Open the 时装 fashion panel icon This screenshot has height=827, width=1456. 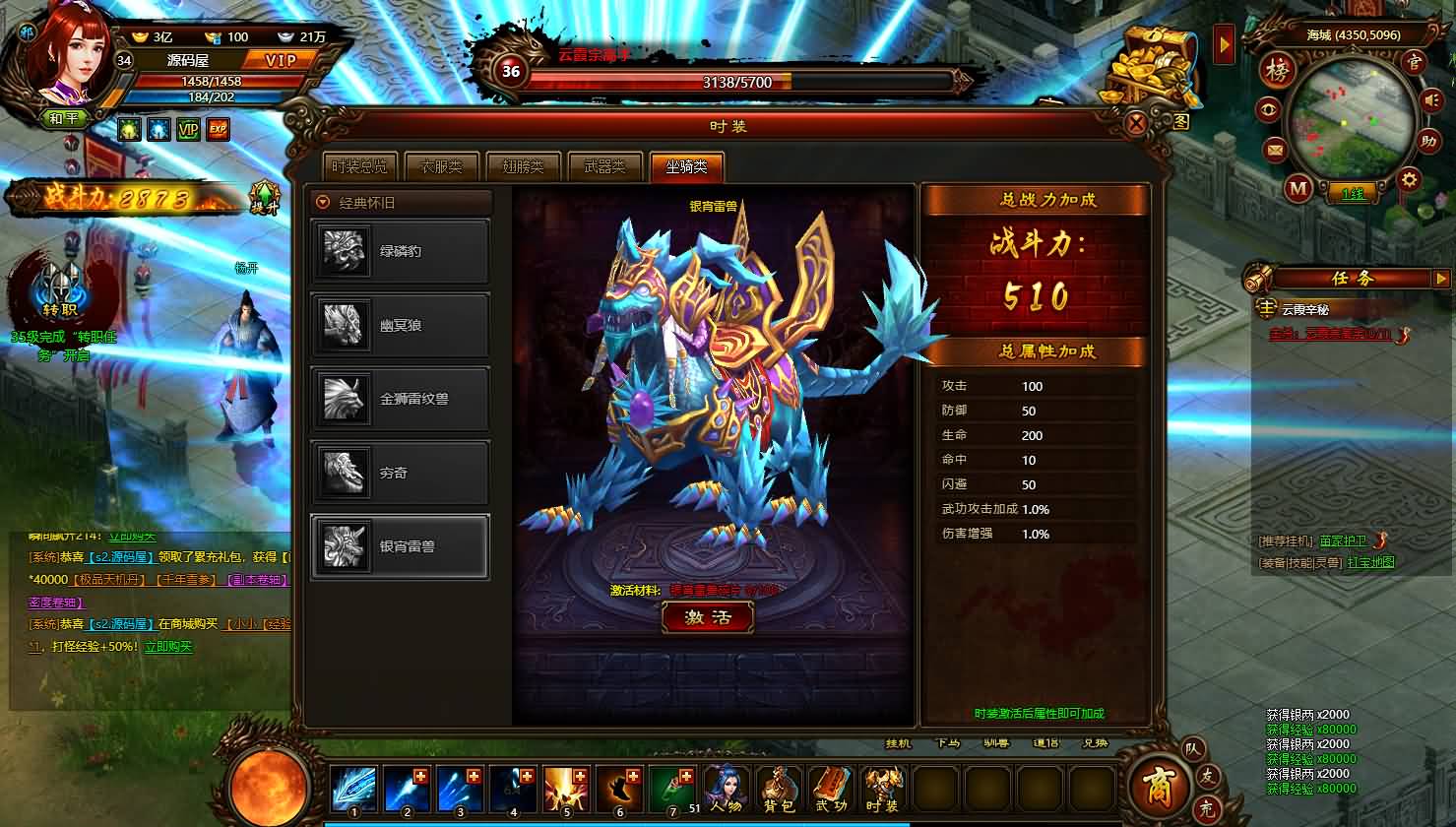[x=881, y=788]
